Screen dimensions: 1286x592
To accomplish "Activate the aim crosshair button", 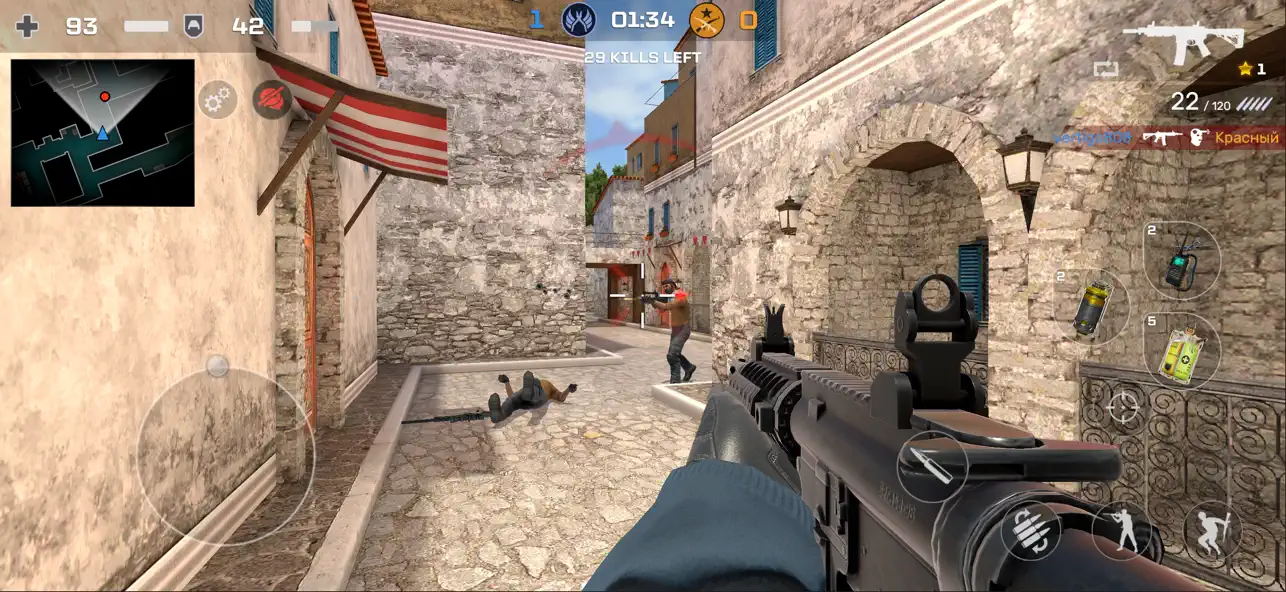I will click(1123, 408).
